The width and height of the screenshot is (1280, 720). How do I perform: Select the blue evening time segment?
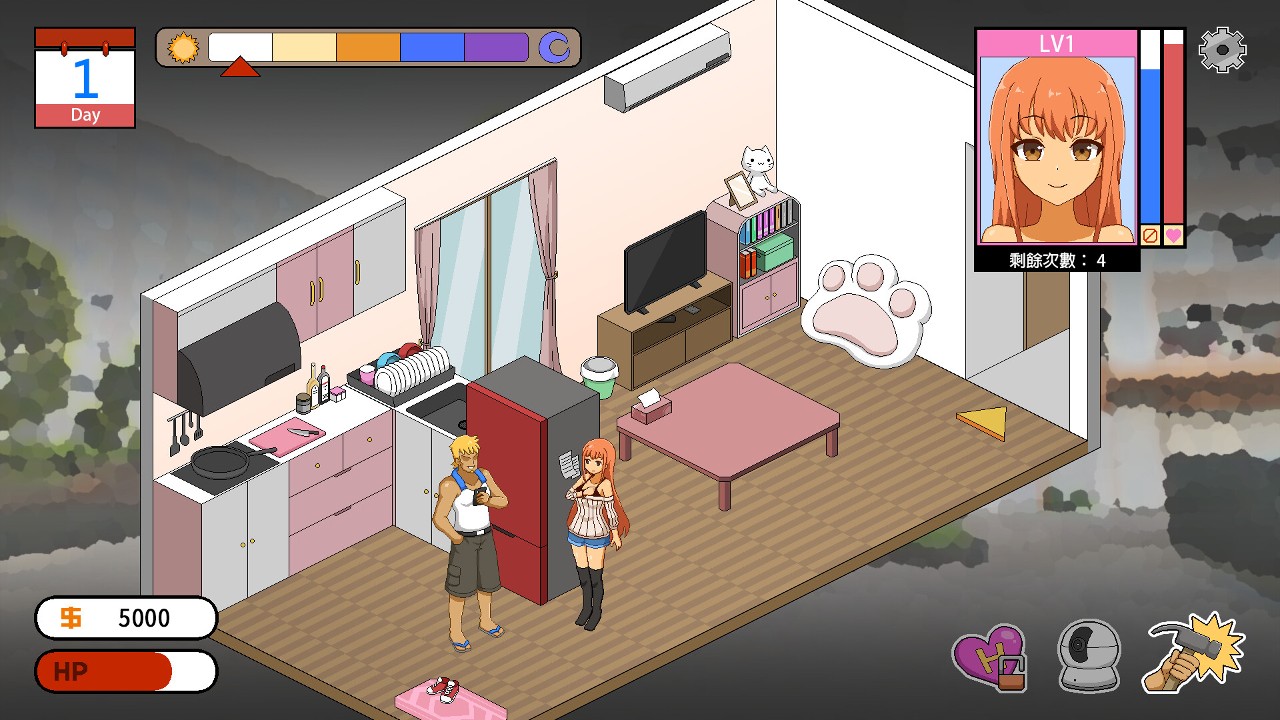432,47
